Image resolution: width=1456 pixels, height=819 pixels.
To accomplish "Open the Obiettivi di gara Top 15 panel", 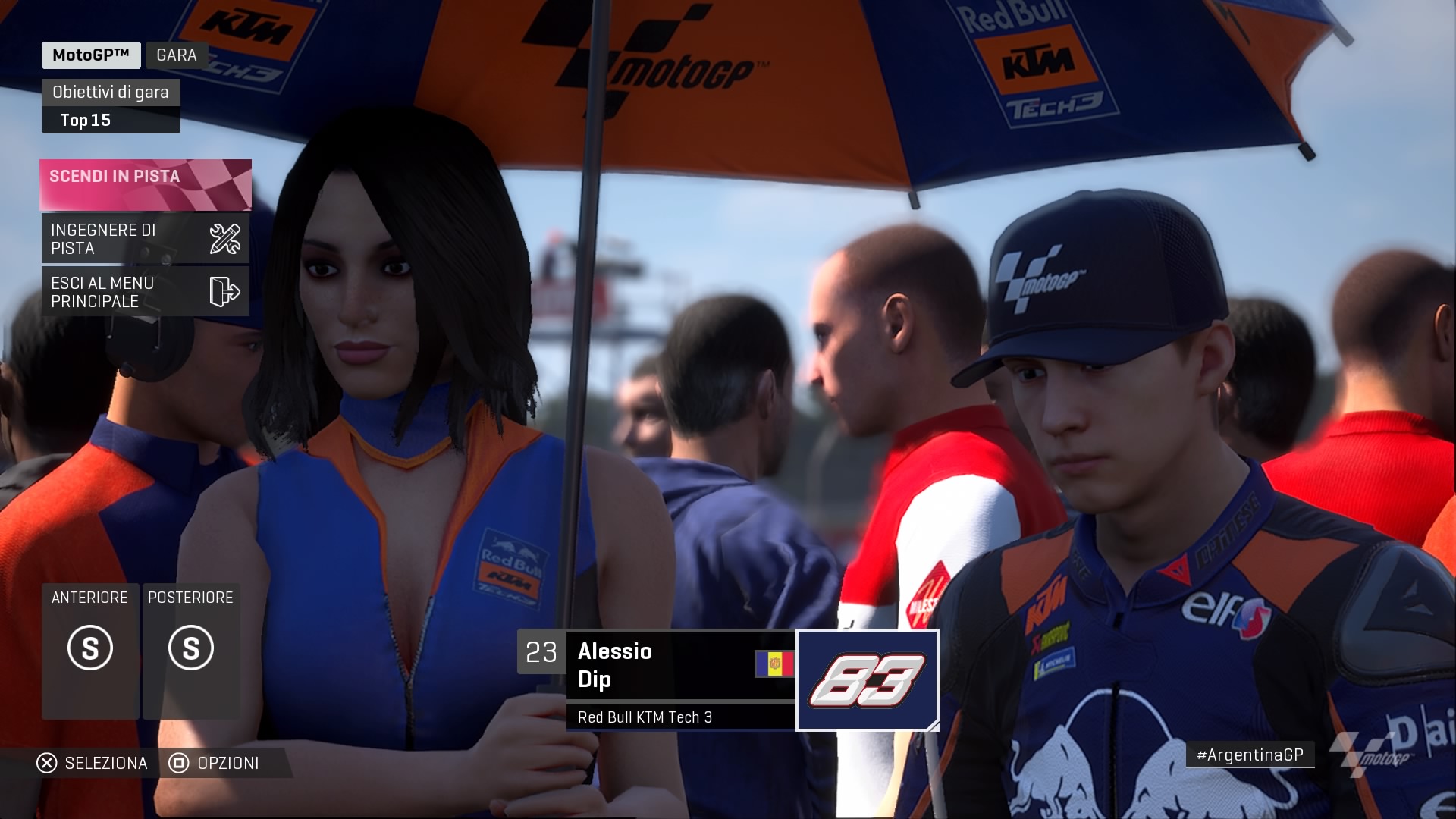I will [x=111, y=106].
